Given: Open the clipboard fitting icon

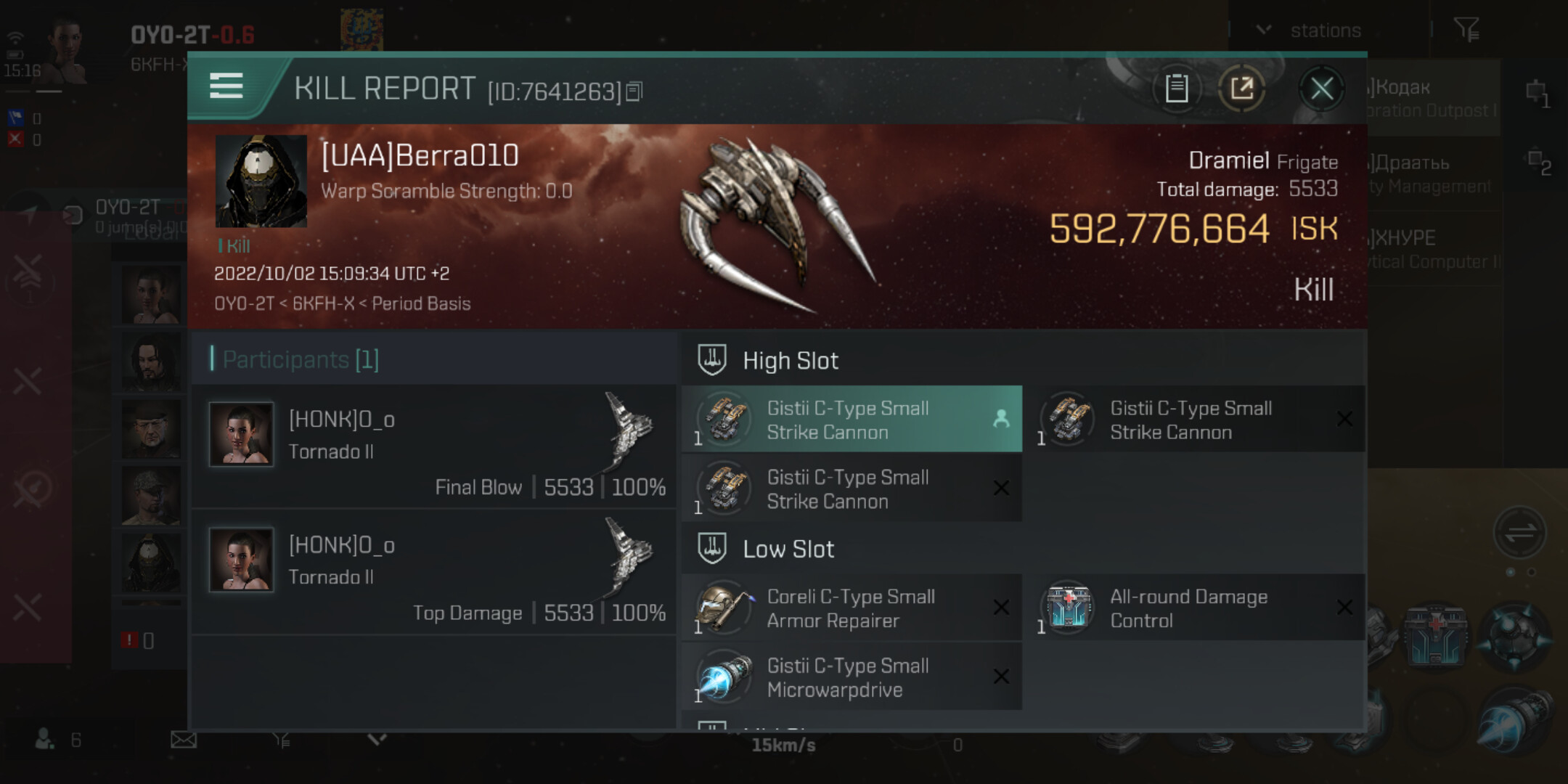Looking at the screenshot, I should (x=1176, y=89).
